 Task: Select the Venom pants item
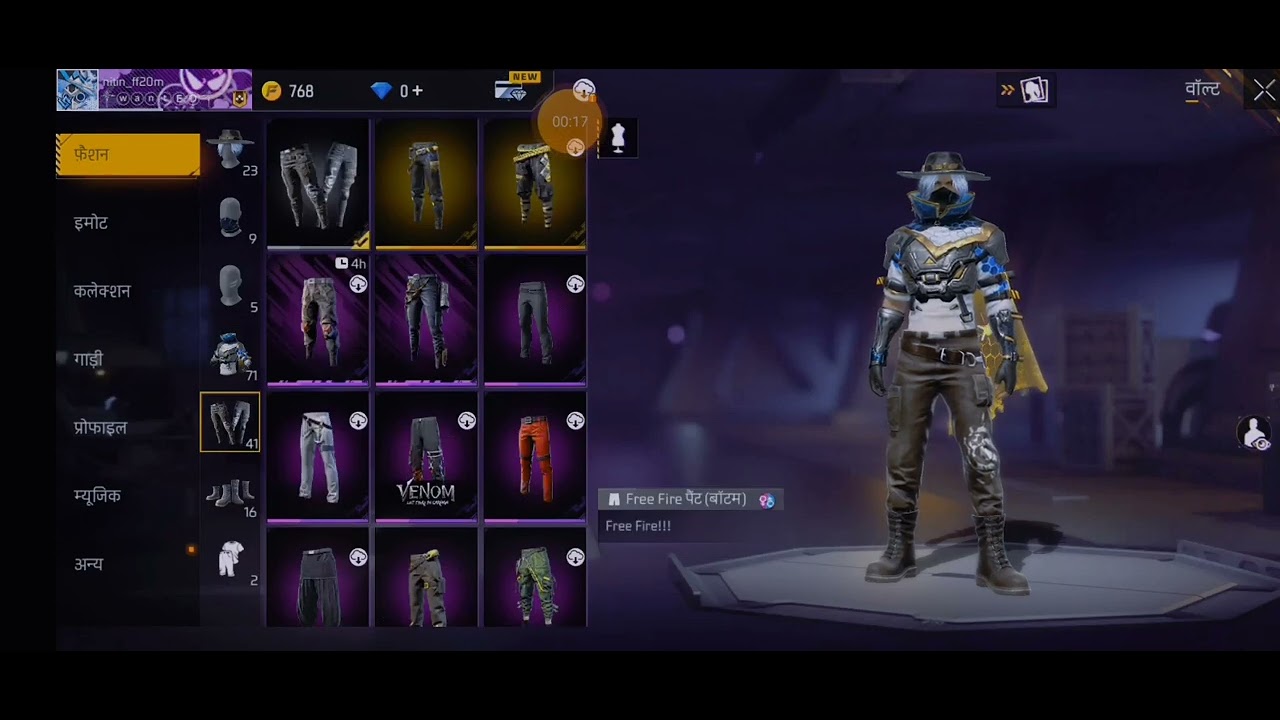426,457
